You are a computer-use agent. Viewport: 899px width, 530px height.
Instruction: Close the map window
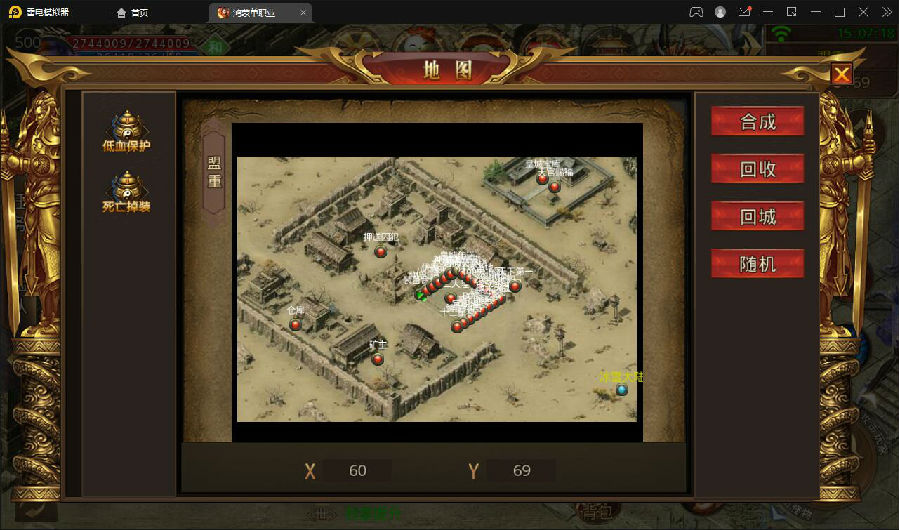(842, 74)
